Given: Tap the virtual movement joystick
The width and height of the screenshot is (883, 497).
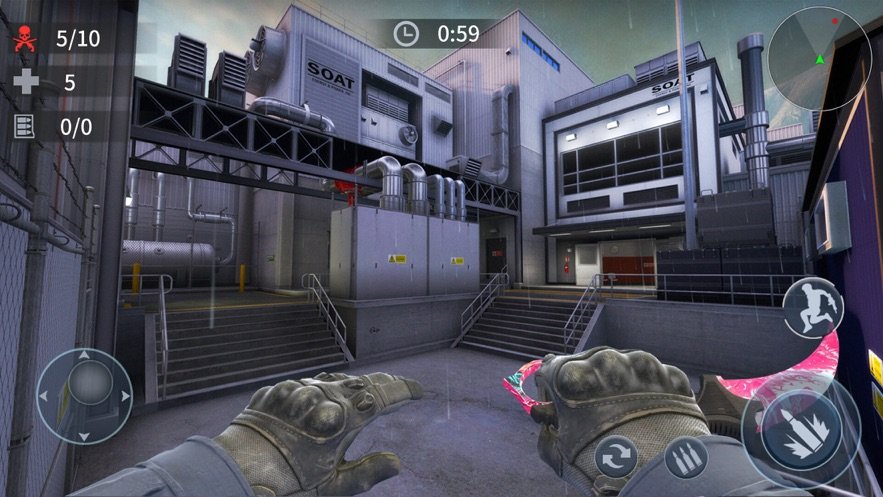Looking at the screenshot, I should coord(84,395).
